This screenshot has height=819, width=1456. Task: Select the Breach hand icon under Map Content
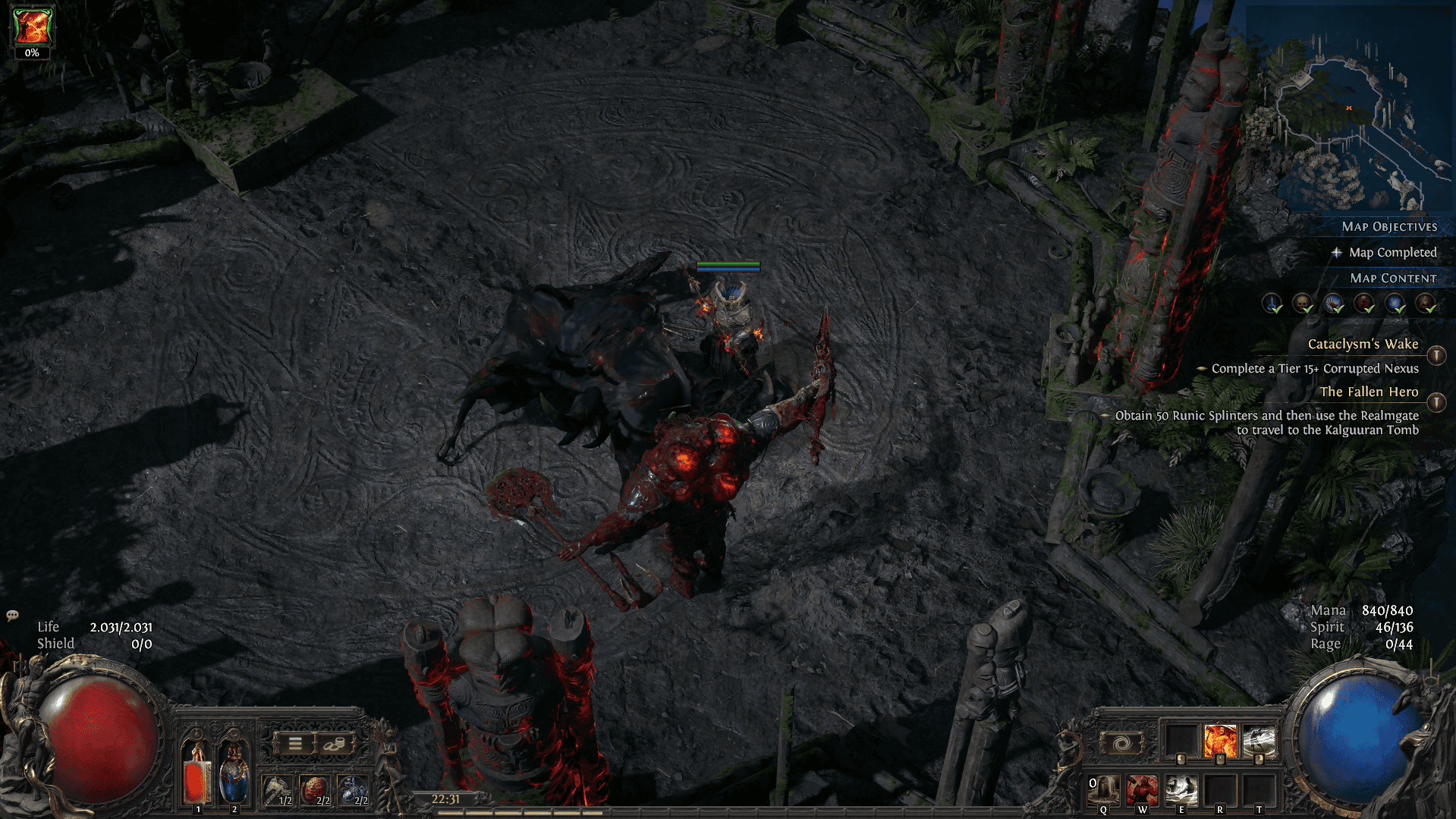point(1332,304)
